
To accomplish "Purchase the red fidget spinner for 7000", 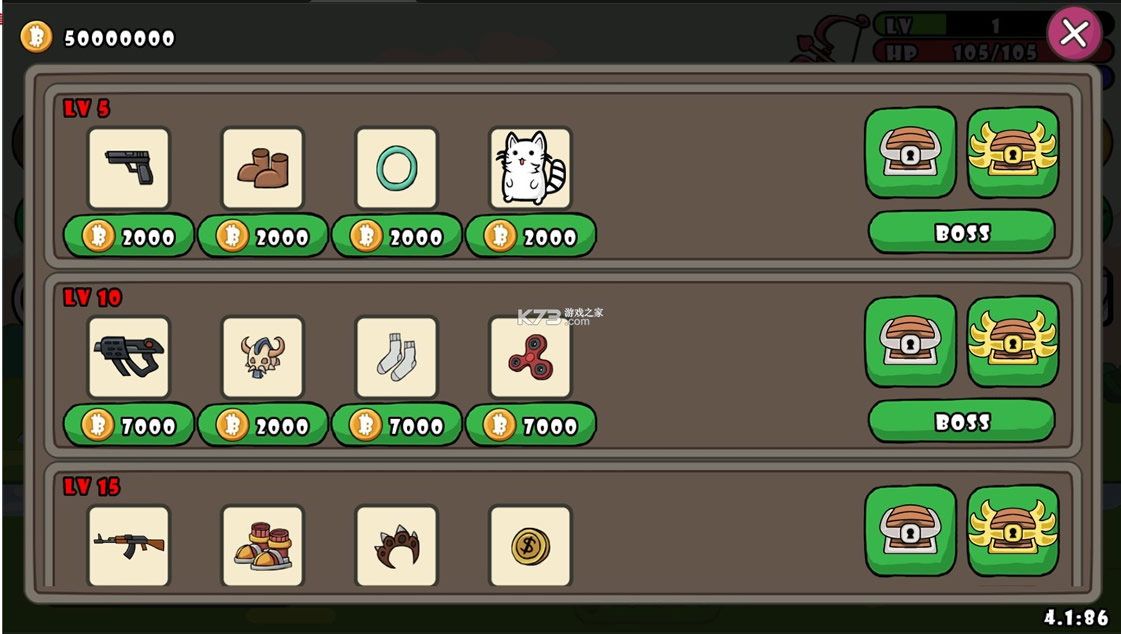I will click(531, 425).
